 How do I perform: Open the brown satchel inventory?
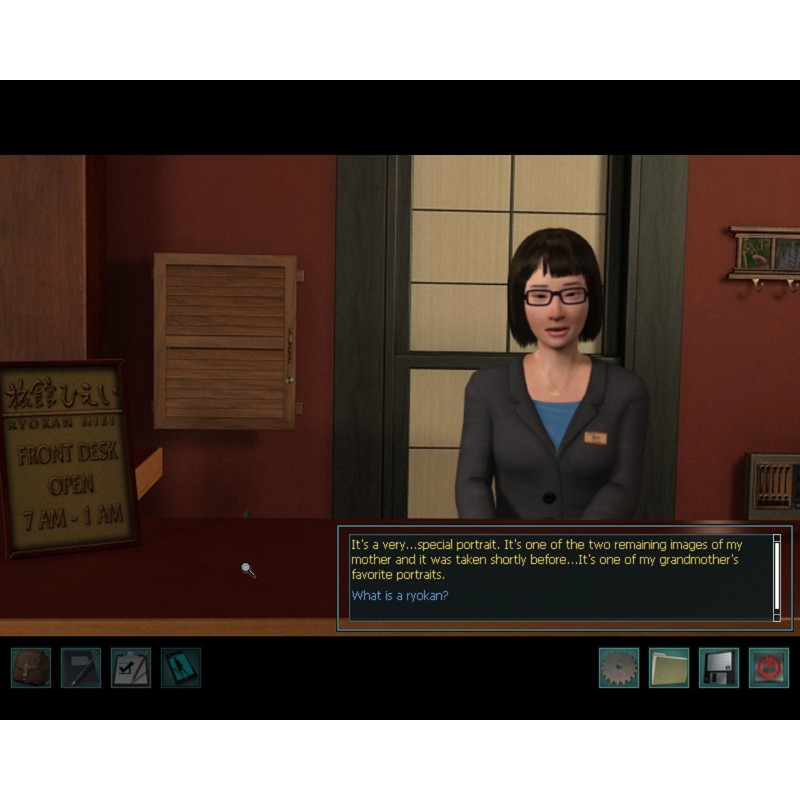[31, 667]
